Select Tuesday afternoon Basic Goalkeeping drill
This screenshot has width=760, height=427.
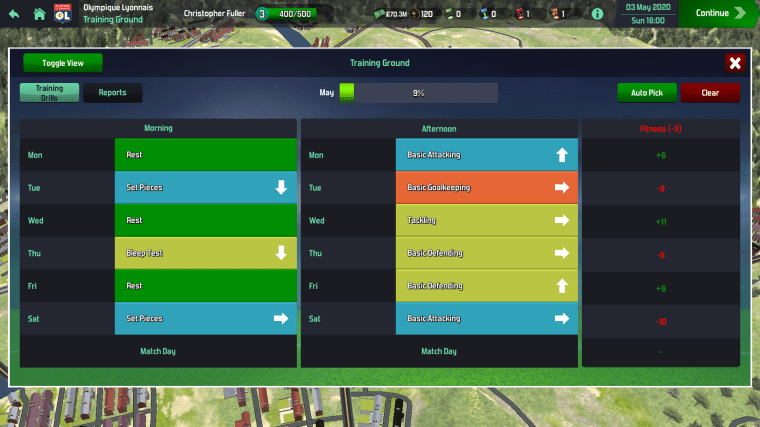click(x=487, y=187)
